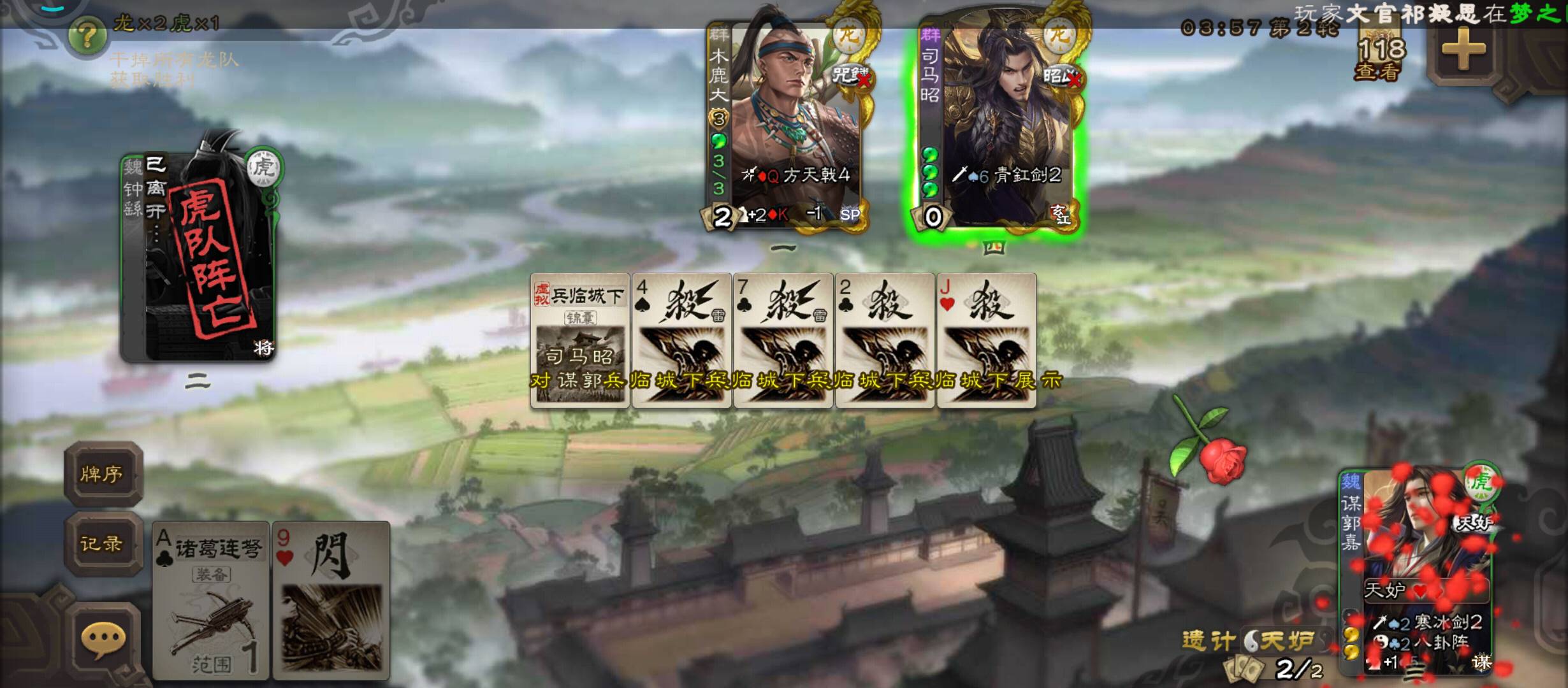Inspect the 4 of spades thunder 杀 card

coord(682,341)
